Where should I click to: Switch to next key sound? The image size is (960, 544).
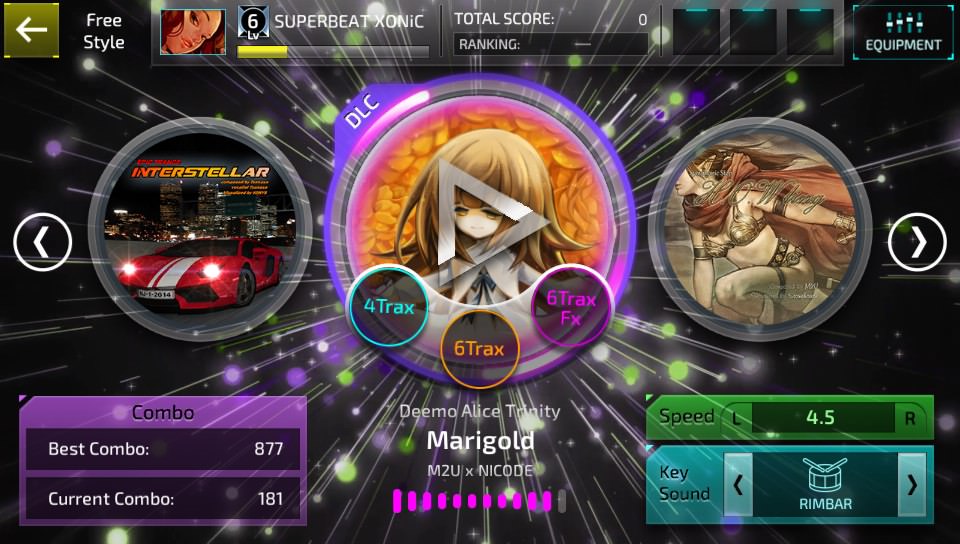point(911,485)
